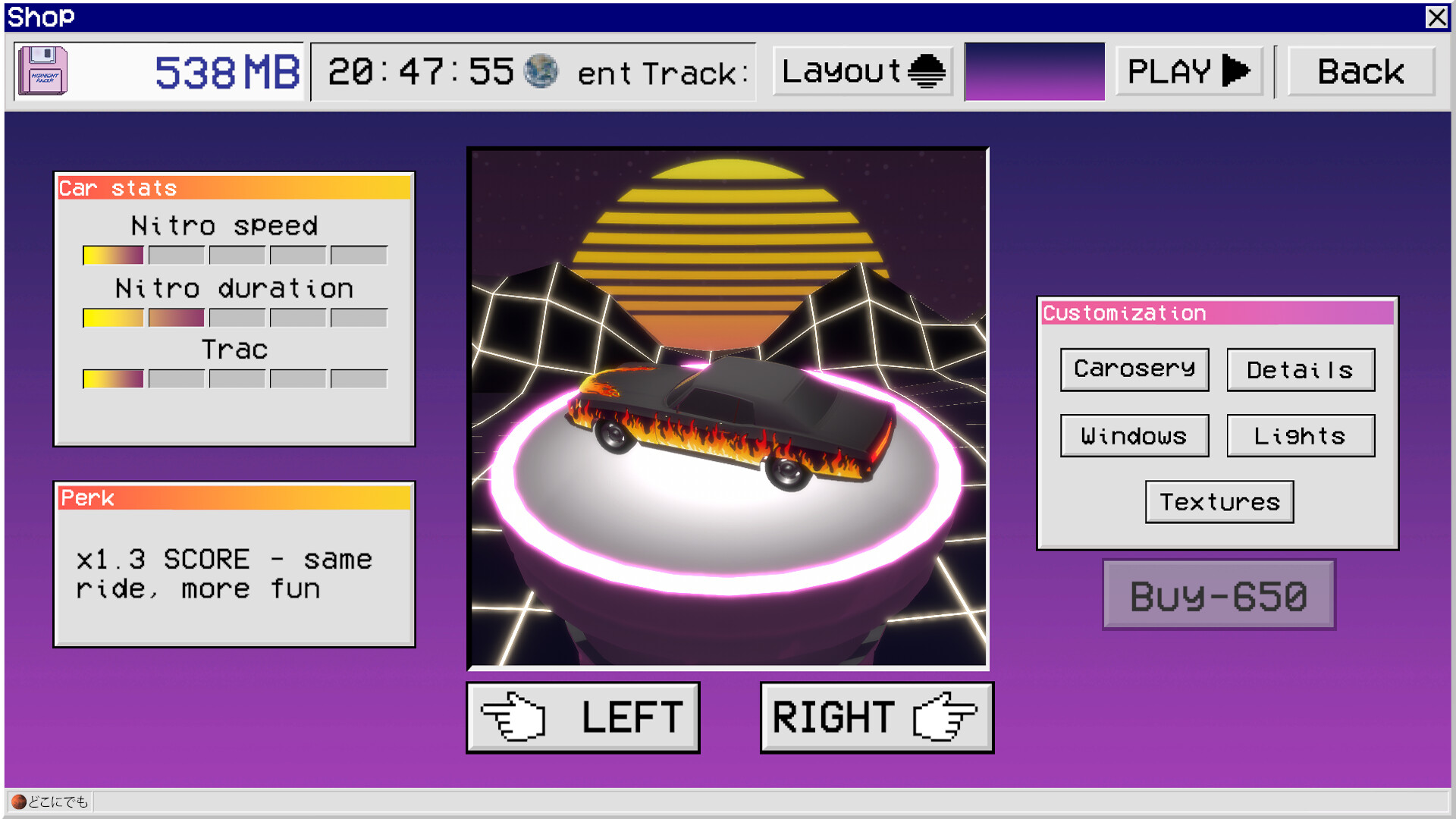Open the Details customization option
The height and width of the screenshot is (819, 1456).
(1300, 369)
